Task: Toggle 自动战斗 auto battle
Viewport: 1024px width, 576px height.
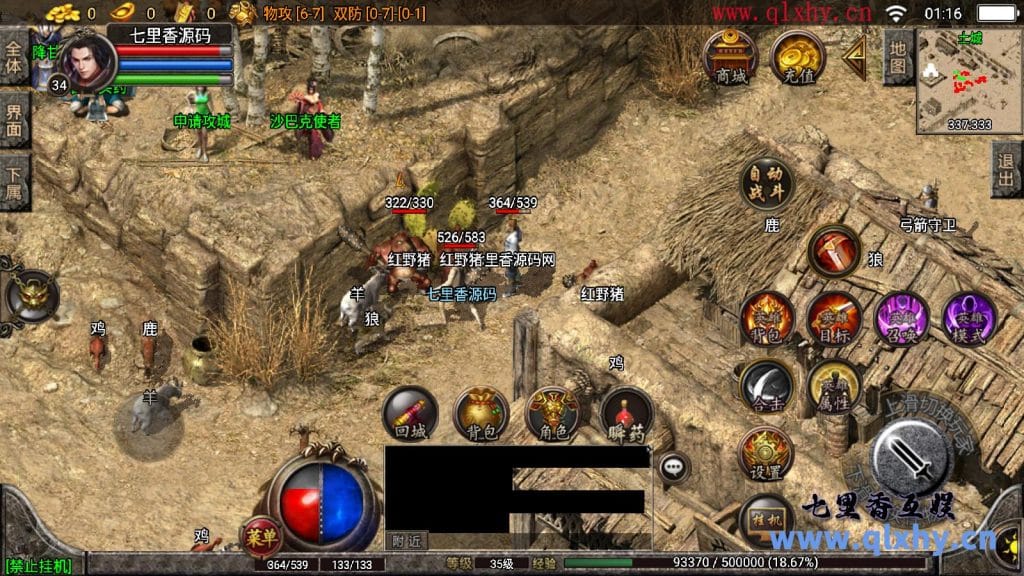Action: click(x=766, y=183)
